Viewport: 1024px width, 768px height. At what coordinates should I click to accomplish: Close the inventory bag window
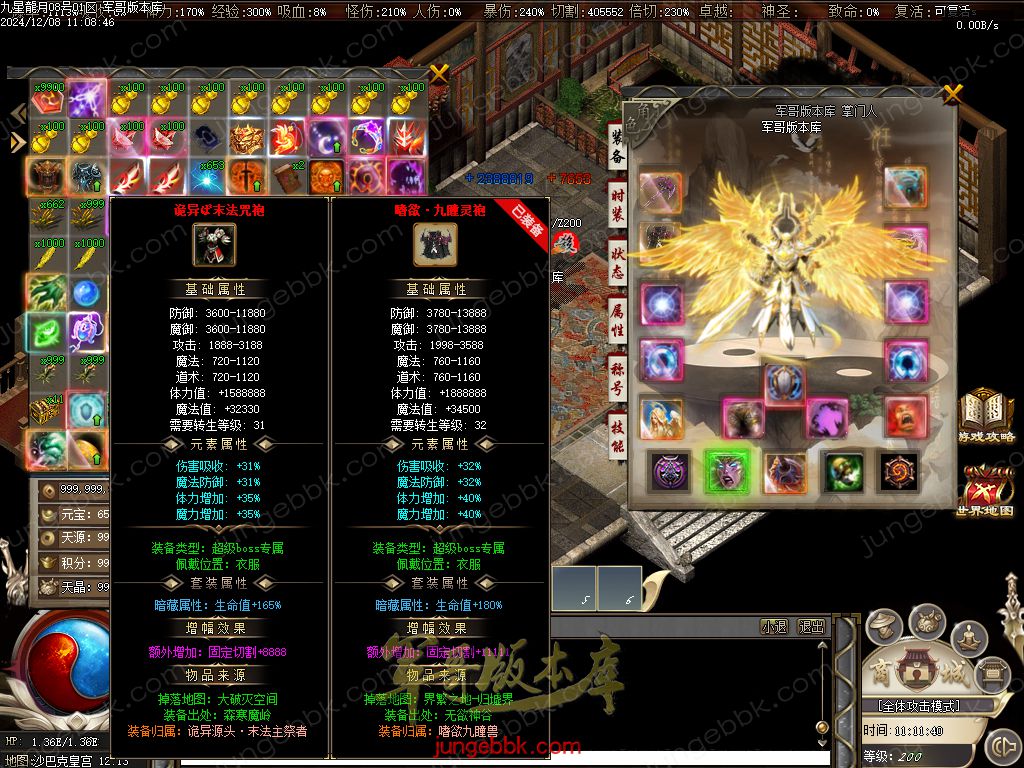[439, 73]
